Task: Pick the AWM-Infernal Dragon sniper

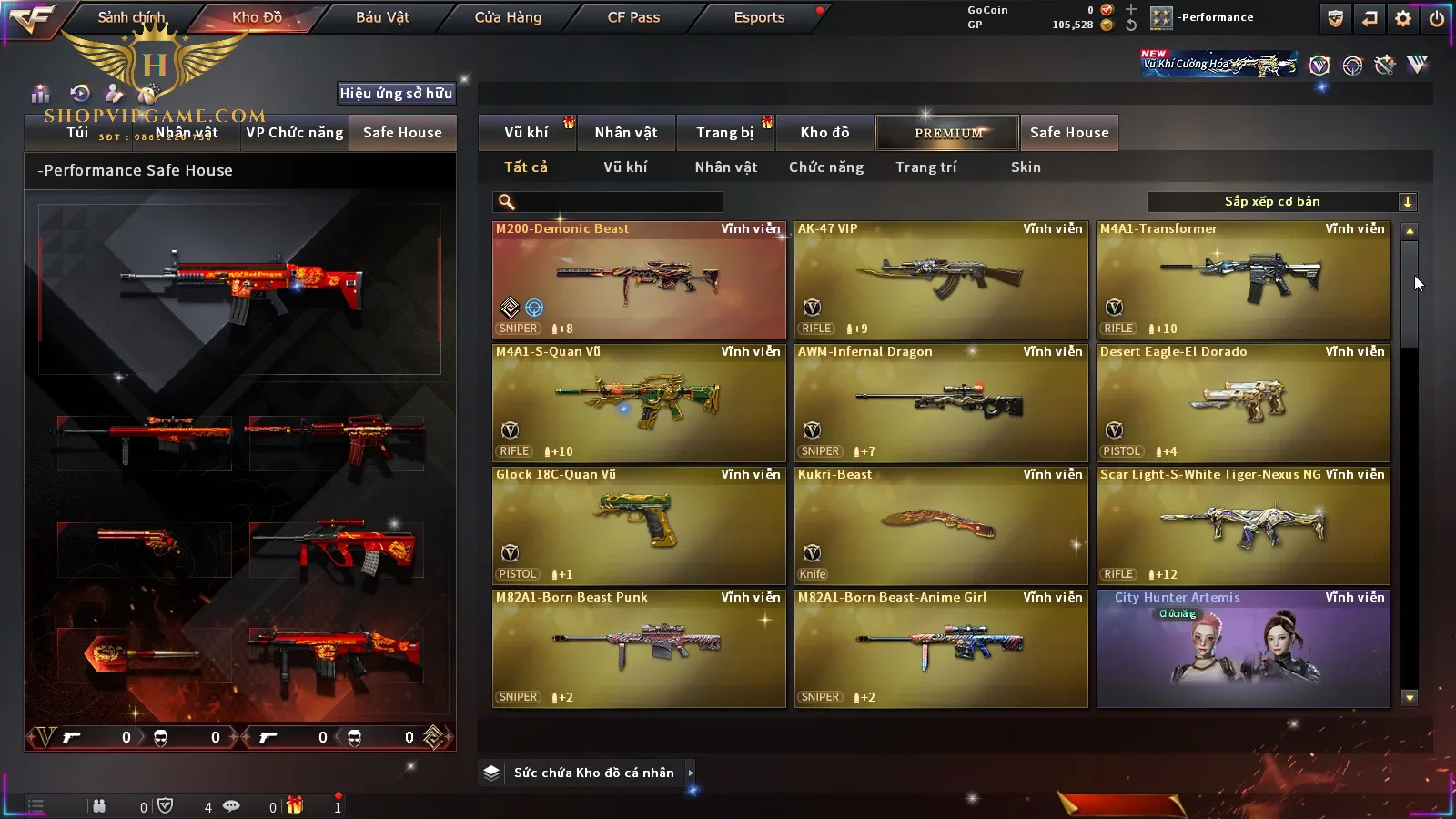Action: pos(941,403)
